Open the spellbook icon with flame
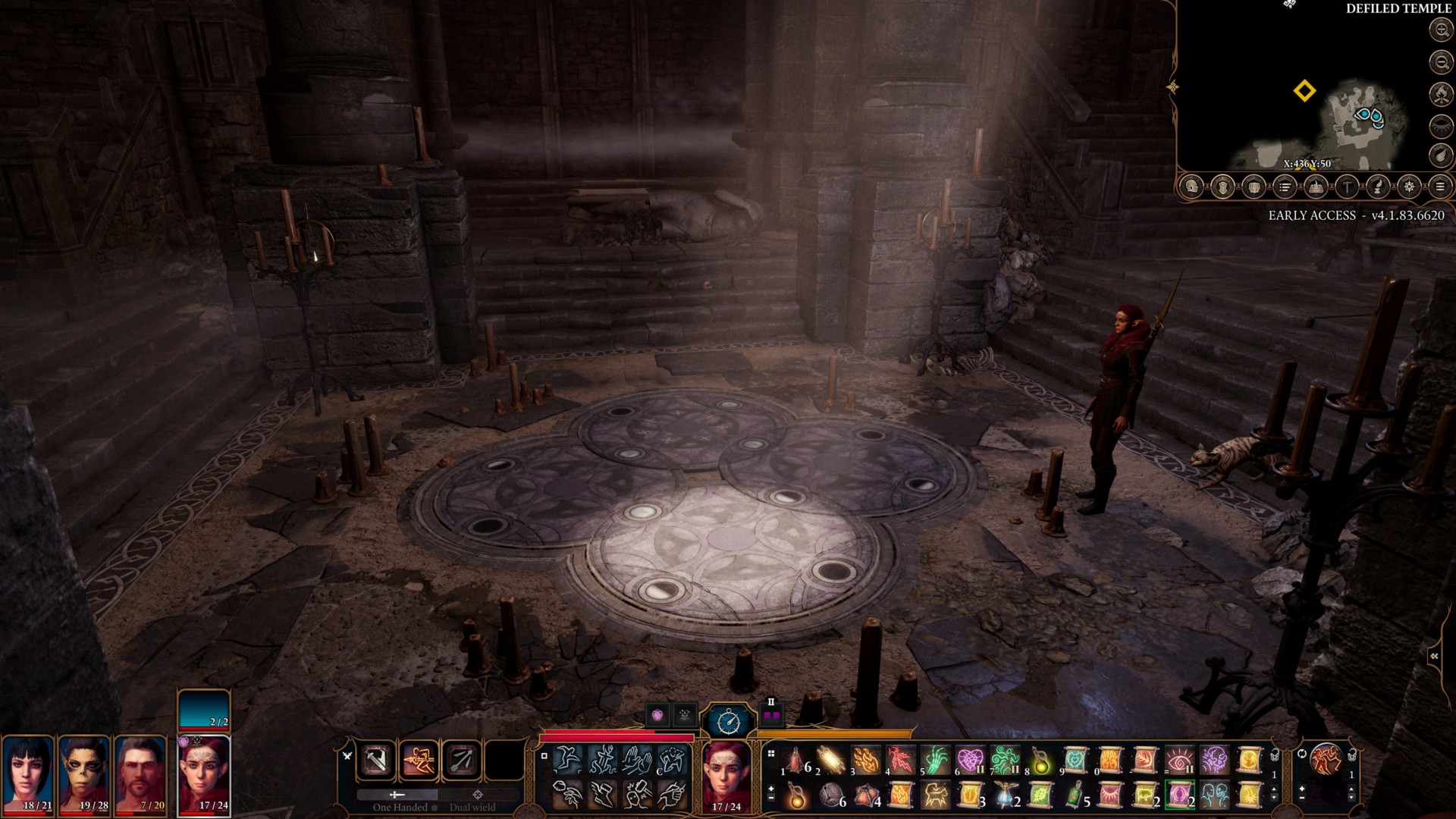Image resolution: width=1456 pixels, height=819 pixels. (1316, 187)
